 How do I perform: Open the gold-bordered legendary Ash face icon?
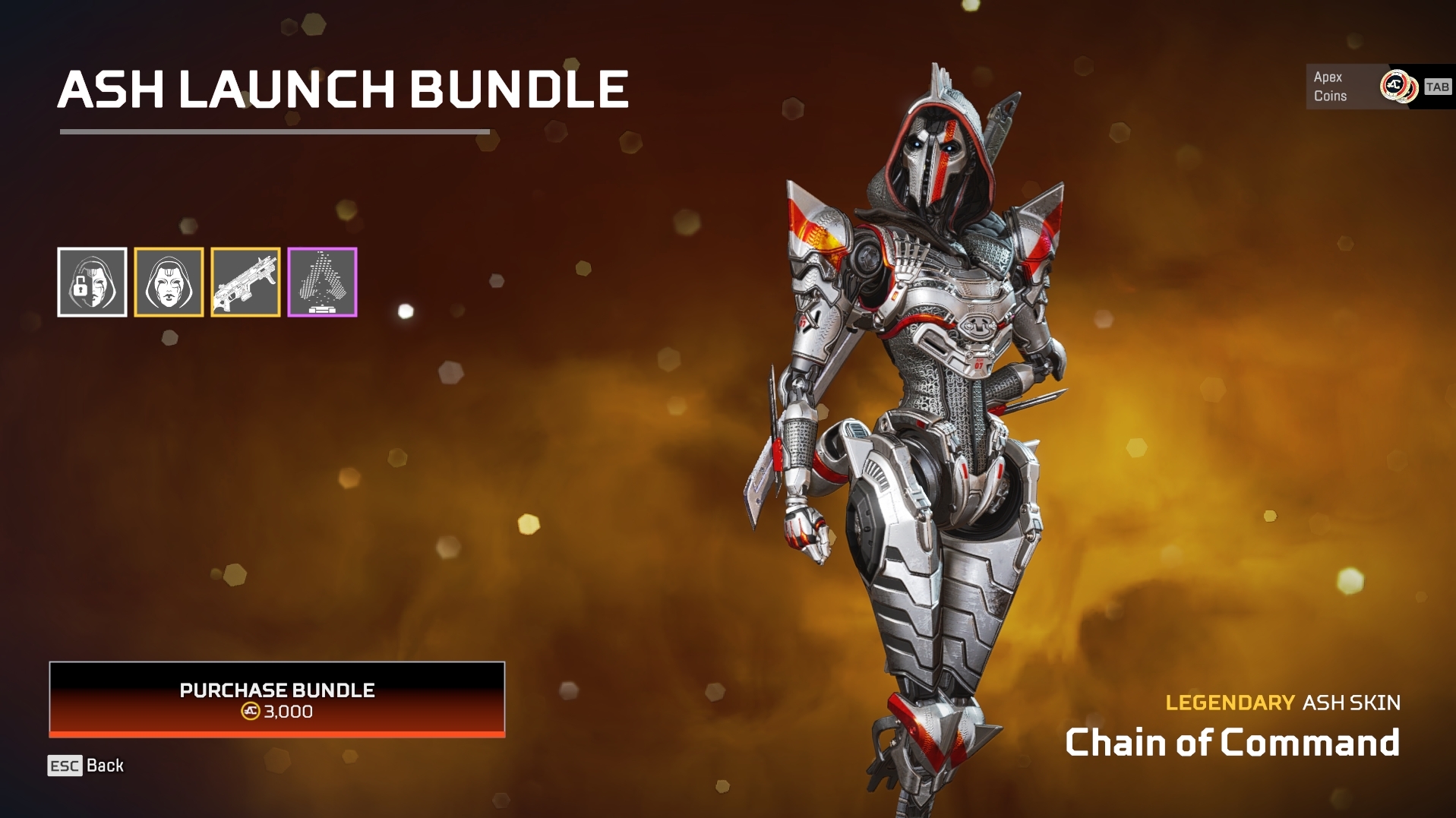(169, 281)
